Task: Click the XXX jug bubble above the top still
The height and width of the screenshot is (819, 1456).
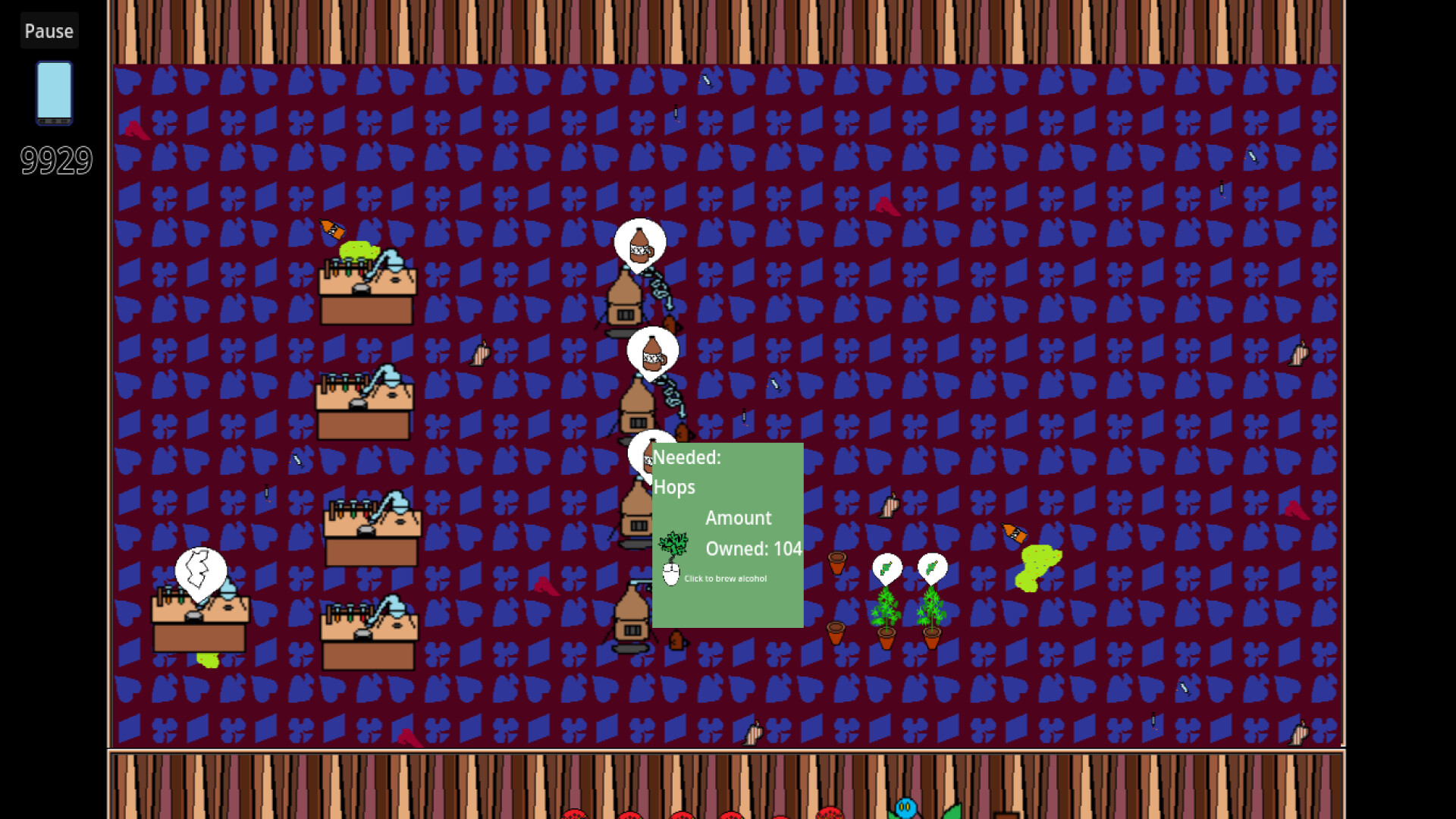Action: point(639,241)
